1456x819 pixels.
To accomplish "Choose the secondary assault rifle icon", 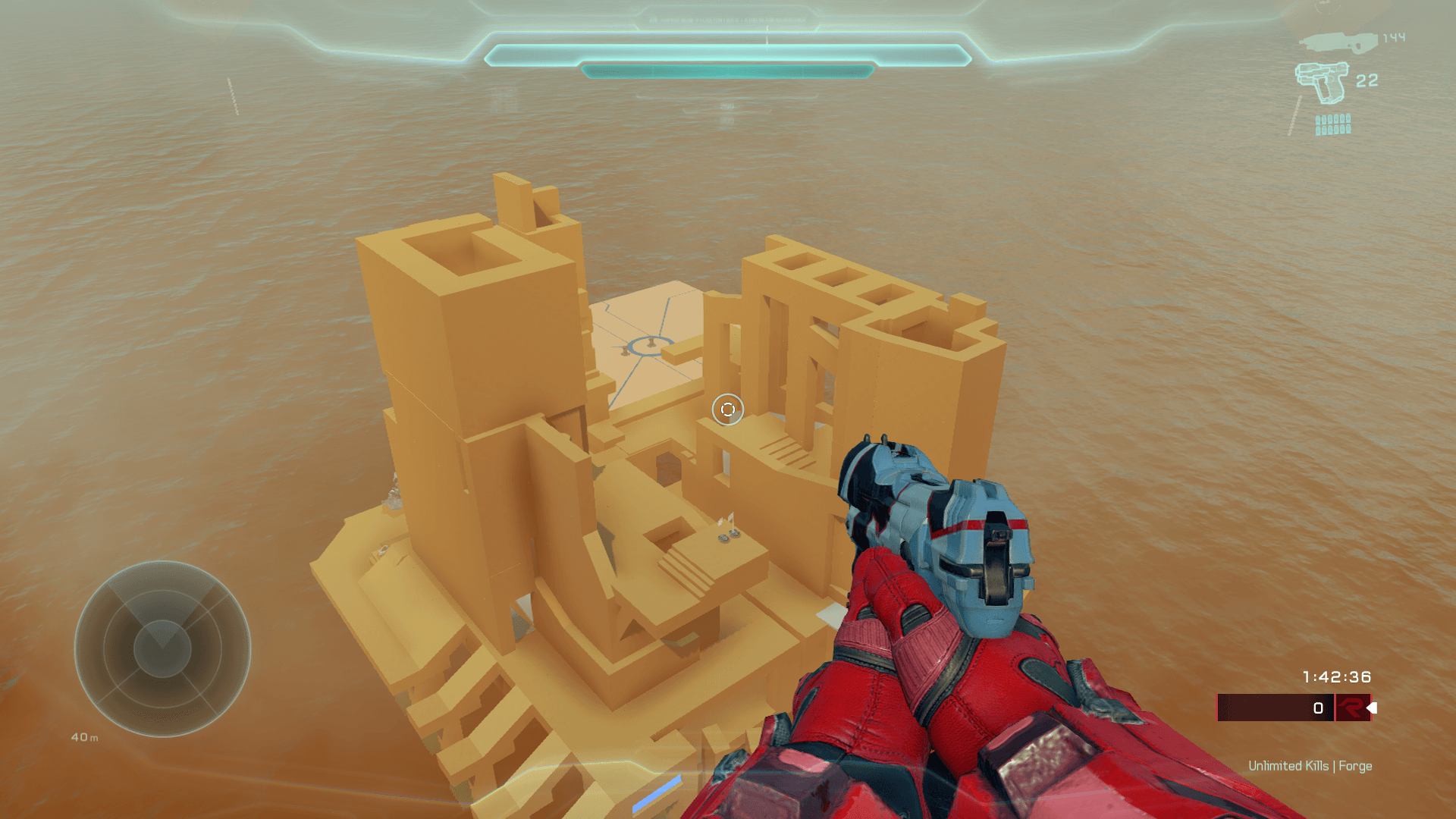I will point(1338,41).
